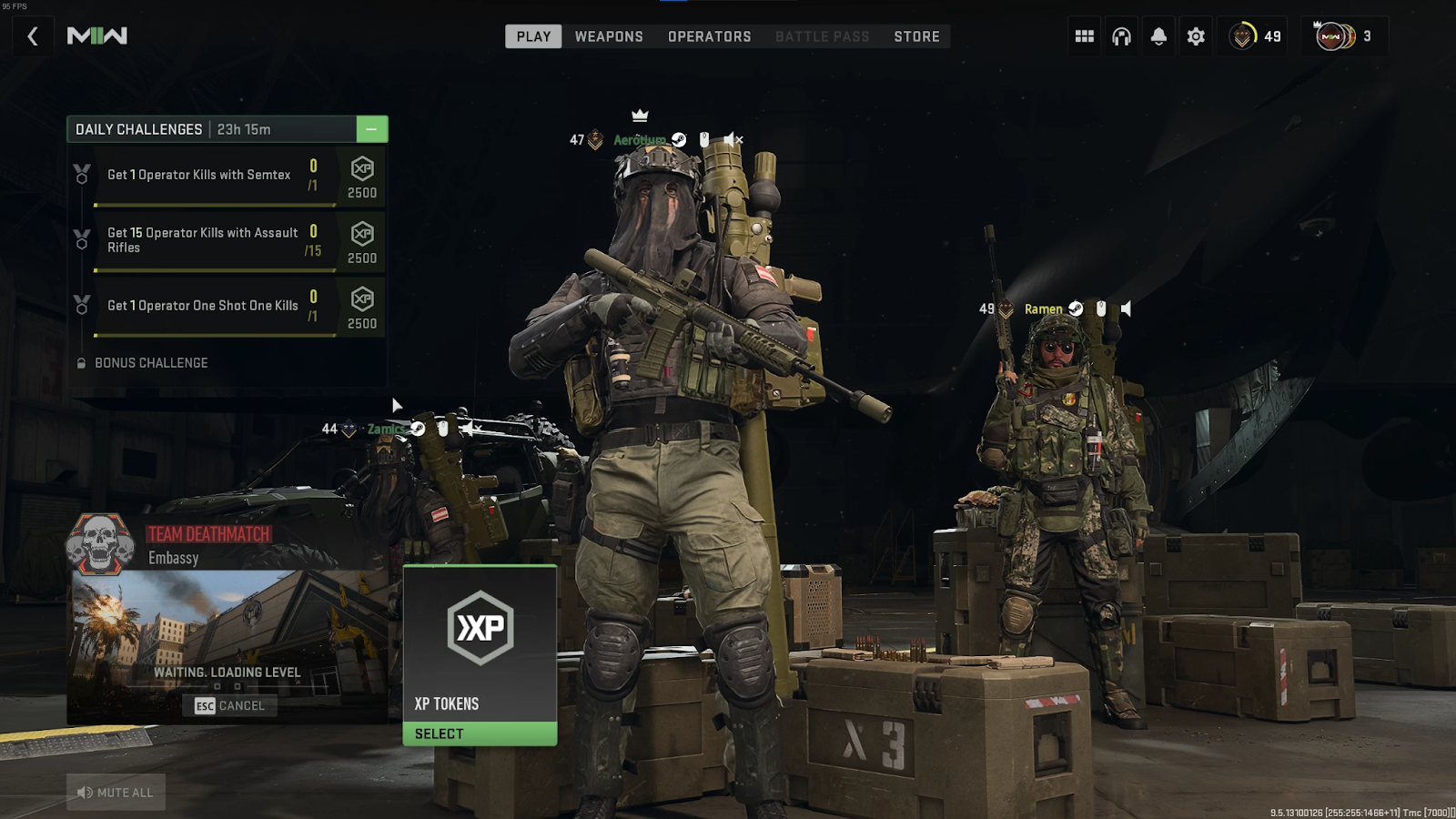The width and height of the screenshot is (1456, 819).
Task: Cancel the Team Deathmatch loading
Action: click(x=230, y=706)
